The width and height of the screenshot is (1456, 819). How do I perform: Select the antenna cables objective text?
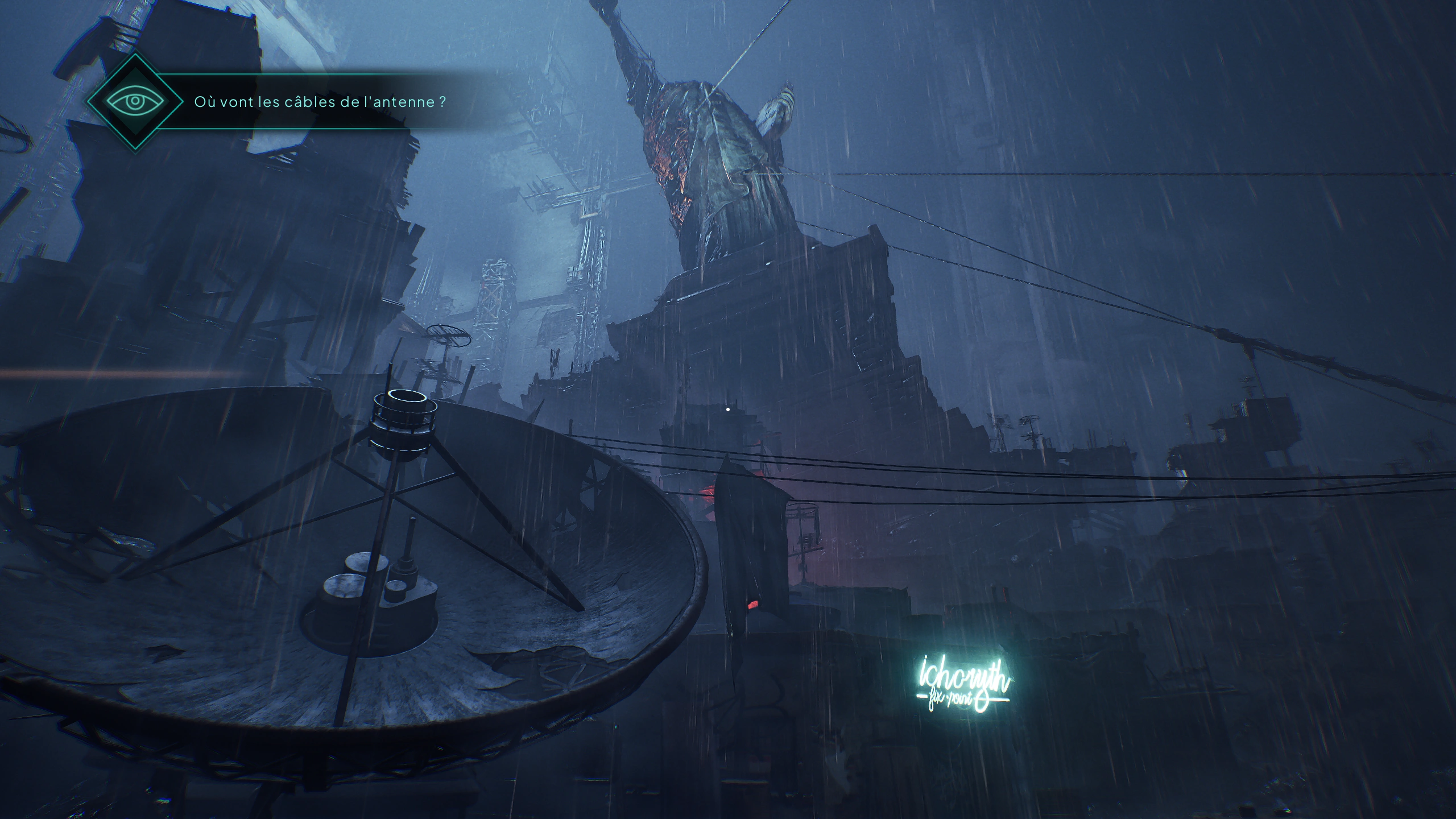tap(320, 102)
